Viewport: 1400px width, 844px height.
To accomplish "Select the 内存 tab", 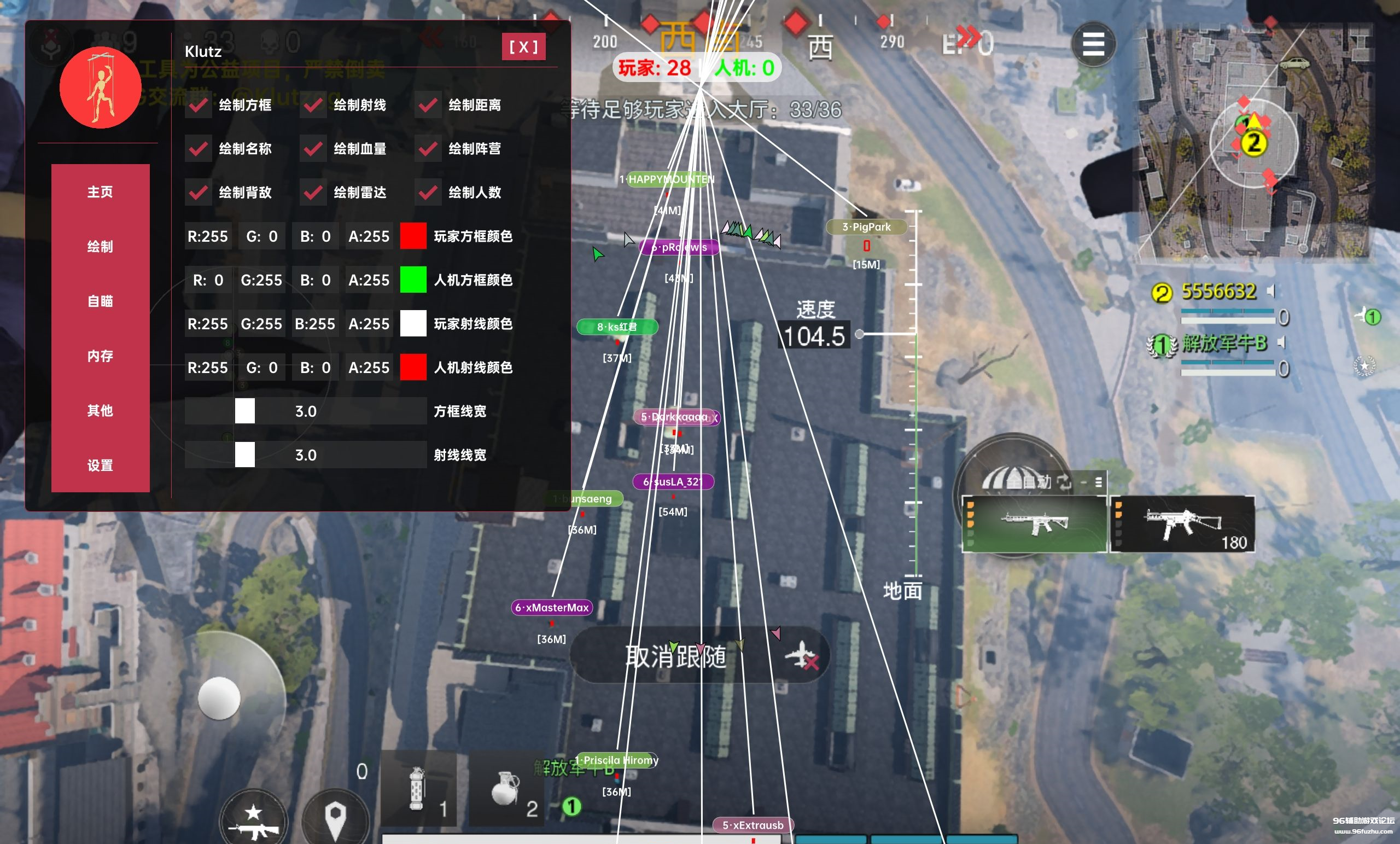I will [x=100, y=356].
